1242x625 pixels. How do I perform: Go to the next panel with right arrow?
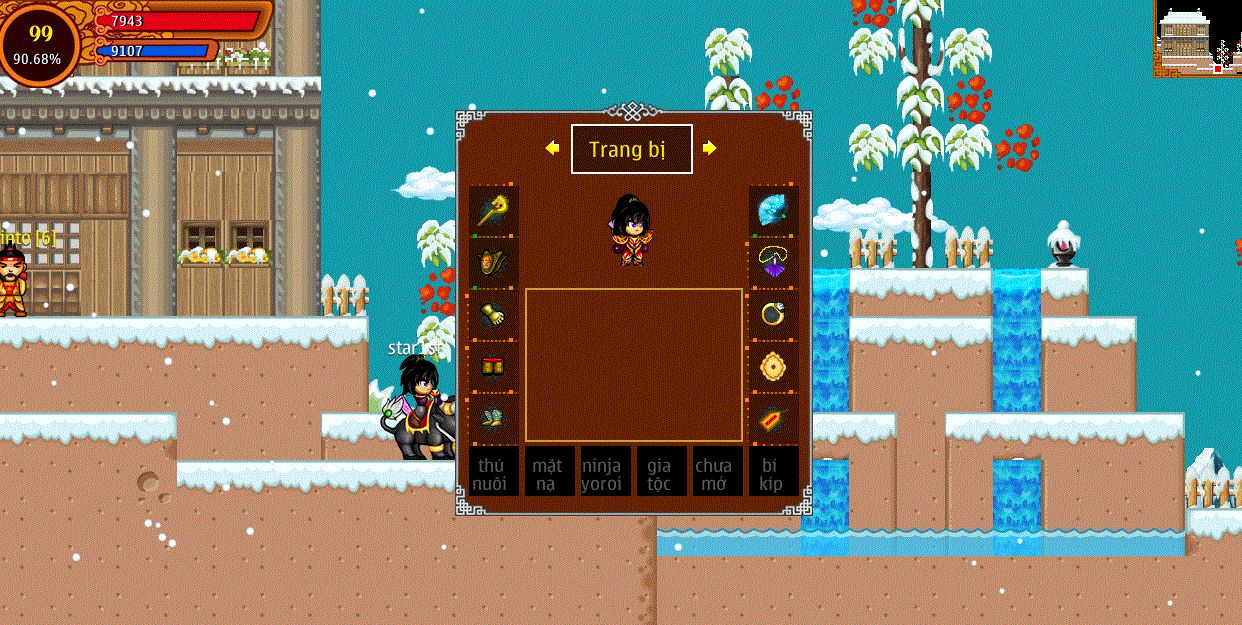point(709,148)
